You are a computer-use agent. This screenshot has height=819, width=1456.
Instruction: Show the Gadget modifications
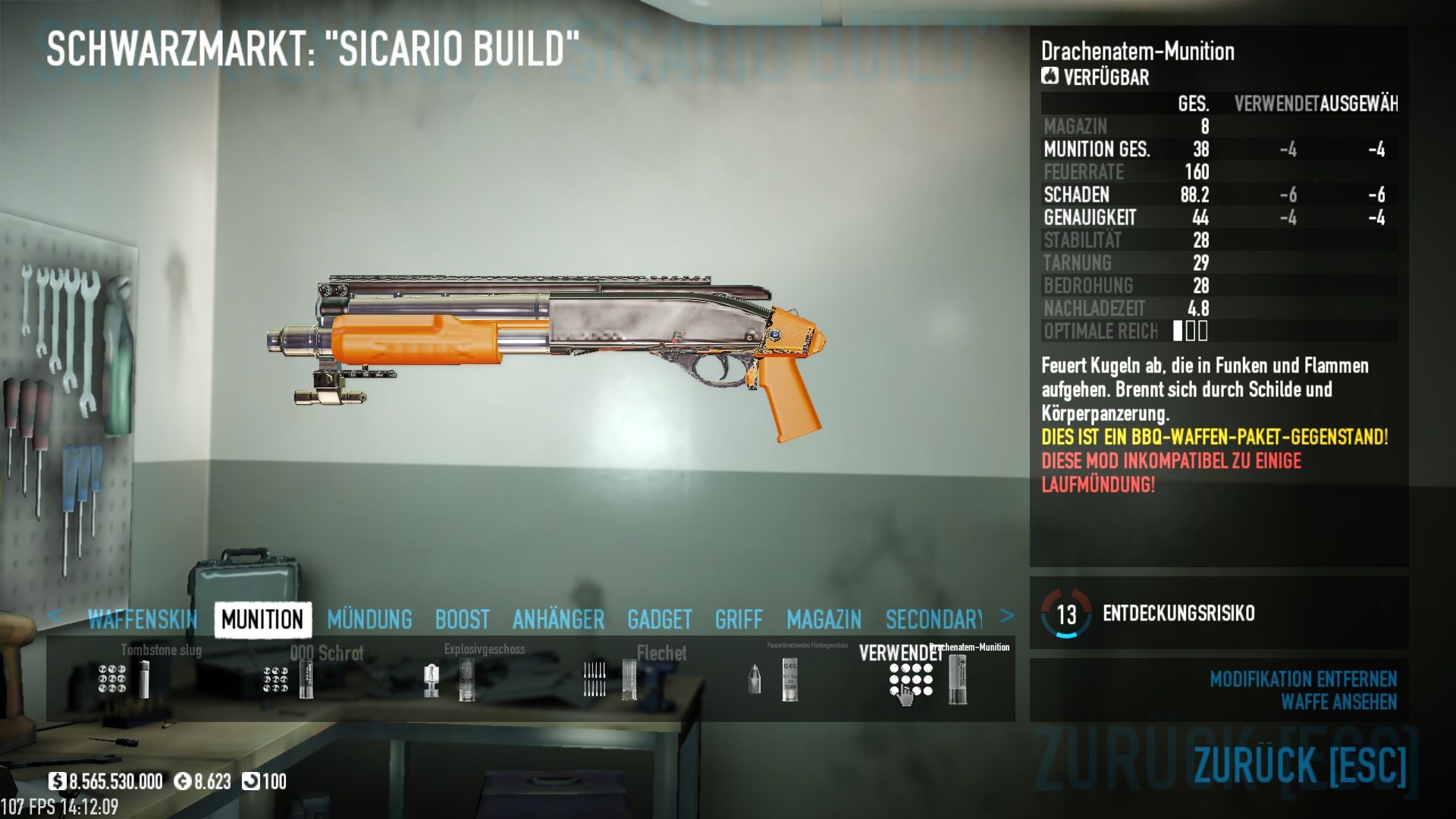tap(659, 620)
